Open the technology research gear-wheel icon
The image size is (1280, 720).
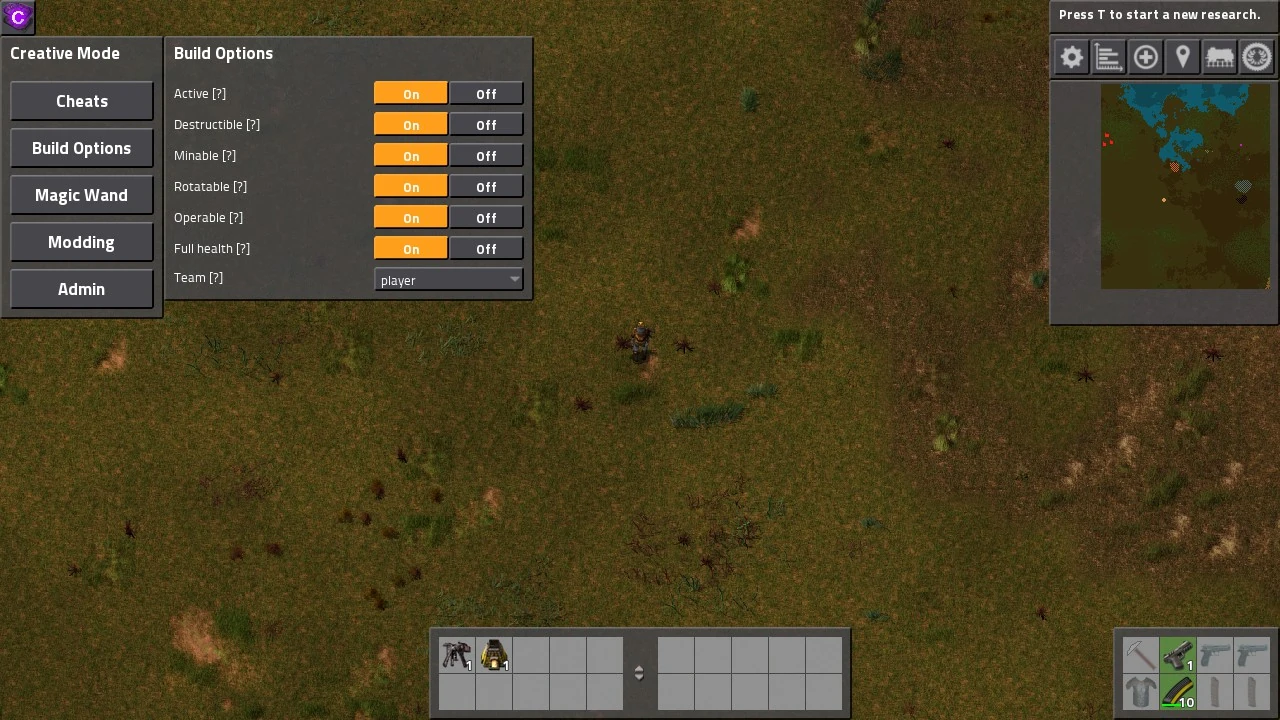(x=1256, y=57)
